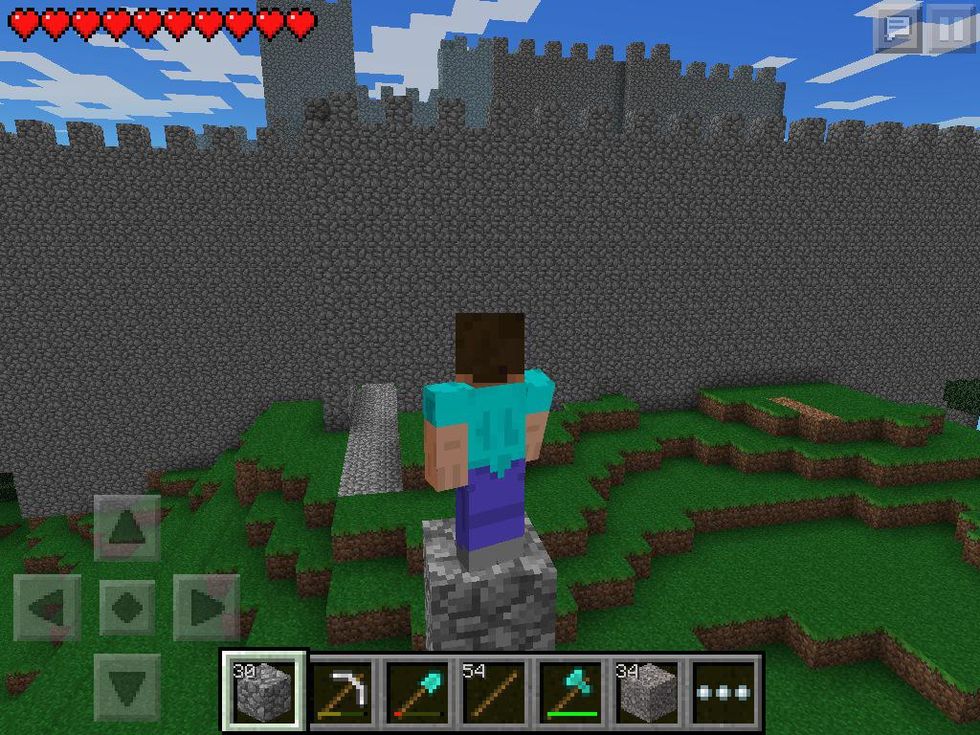The image size is (980, 735).
Task: Select the cobblestone stack of 30
Action: pos(265,691)
